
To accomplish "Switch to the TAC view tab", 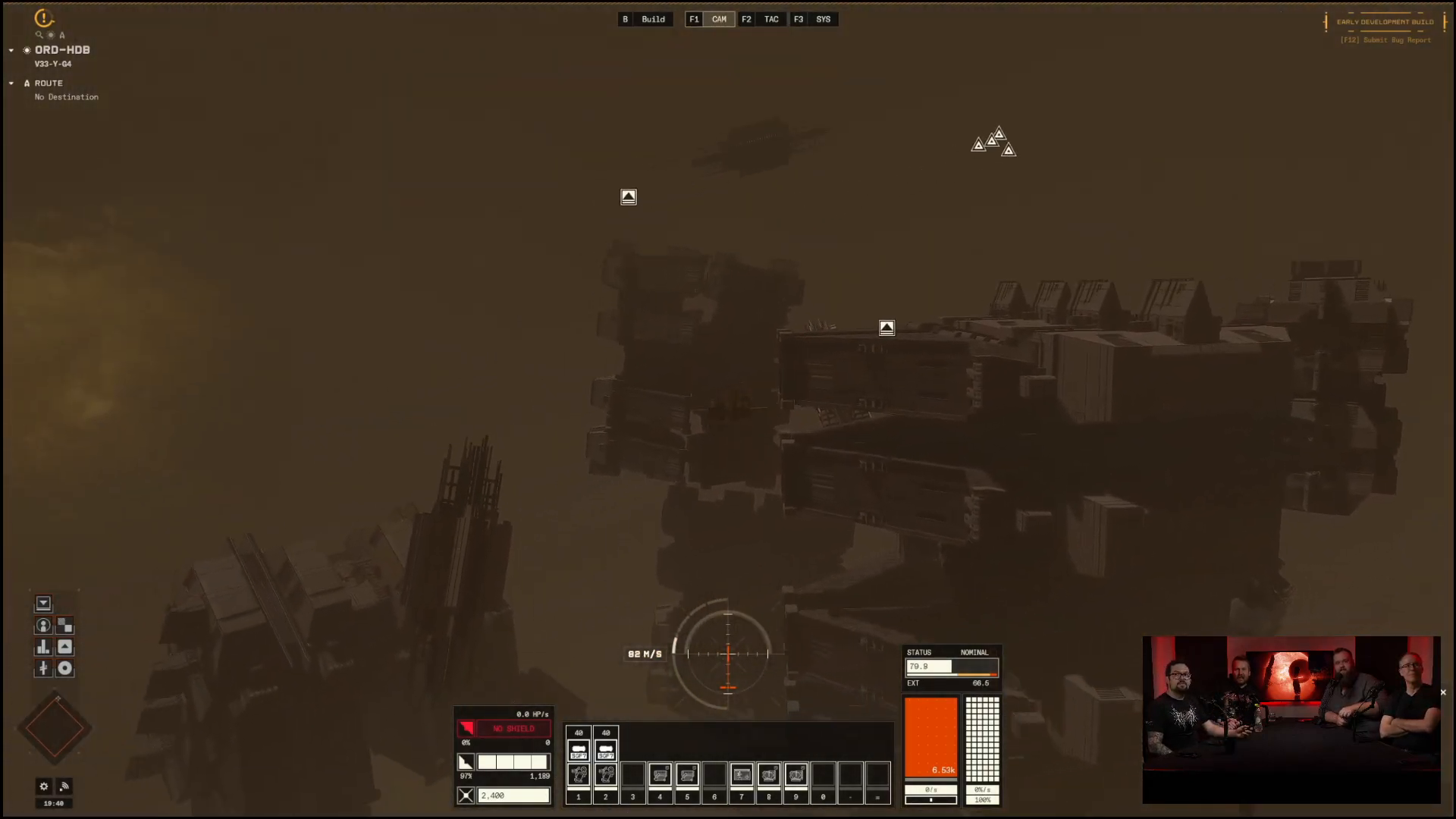I will (x=770, y=19).
